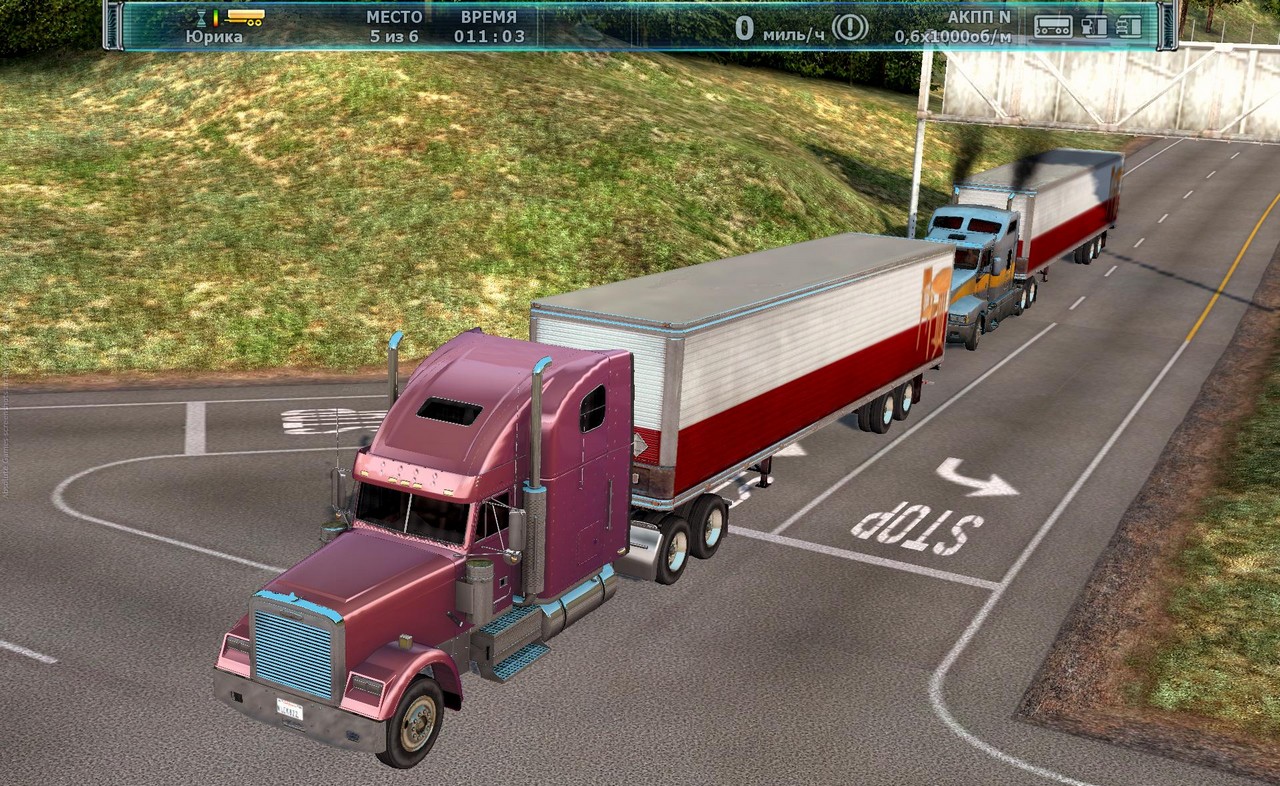Click the hourglass delivery timer icon

(x=201, y=18)
